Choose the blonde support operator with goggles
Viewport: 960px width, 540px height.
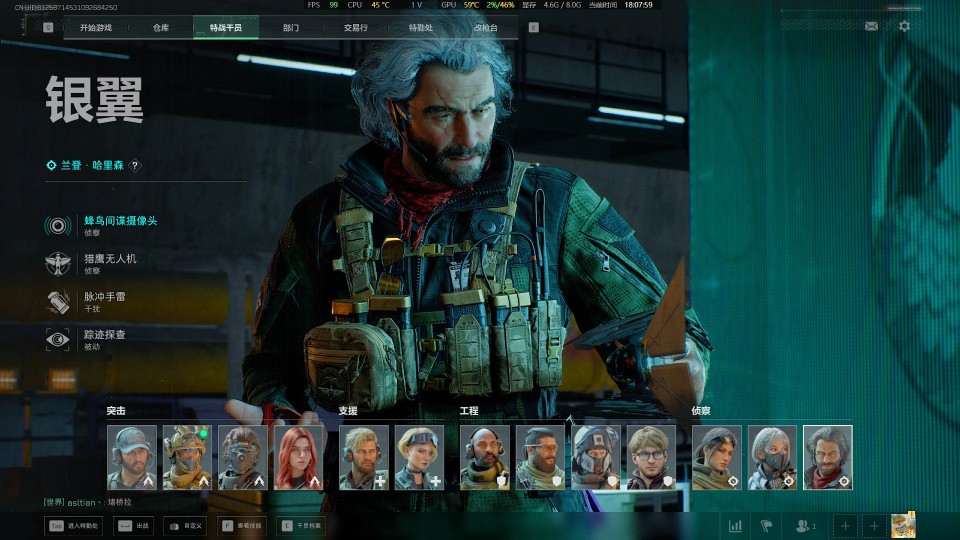click(x=419, y=457)
